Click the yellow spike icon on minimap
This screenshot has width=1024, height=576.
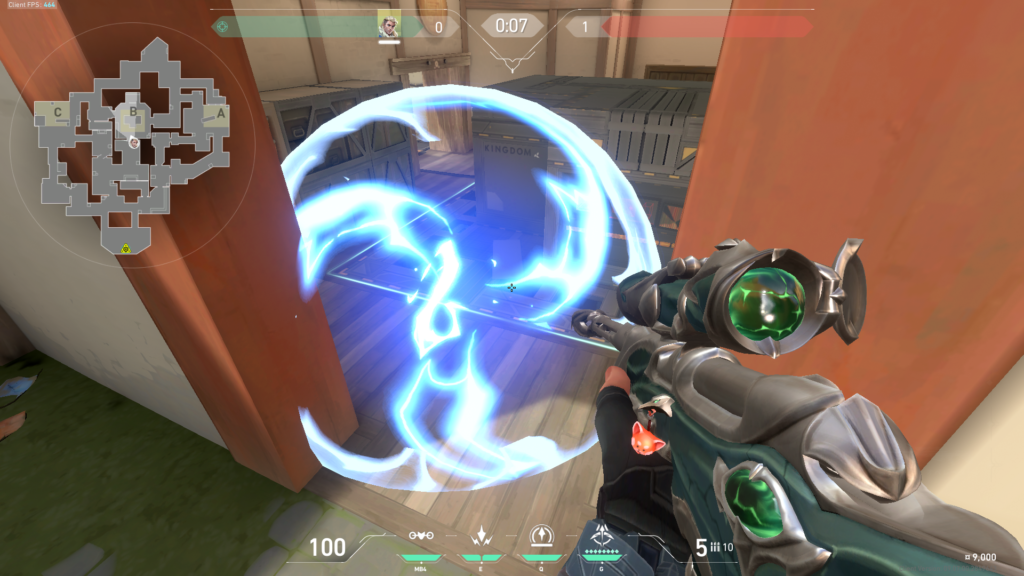pyautogui.click(x=126, y=247)
